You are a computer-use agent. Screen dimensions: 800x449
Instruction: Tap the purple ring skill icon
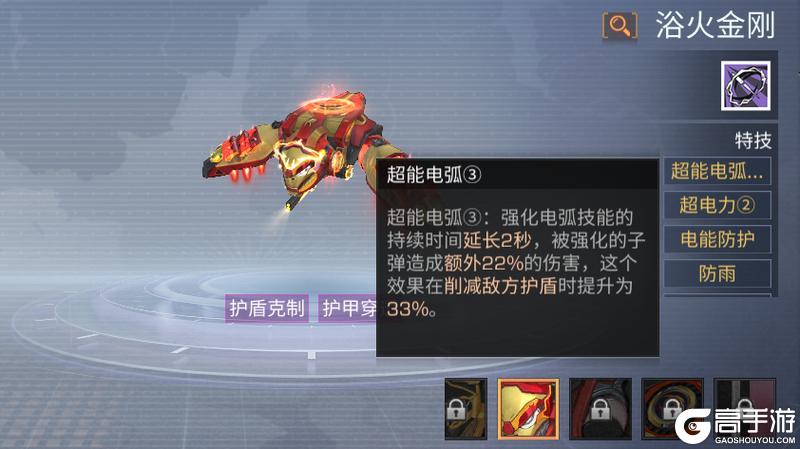point(743,85)
